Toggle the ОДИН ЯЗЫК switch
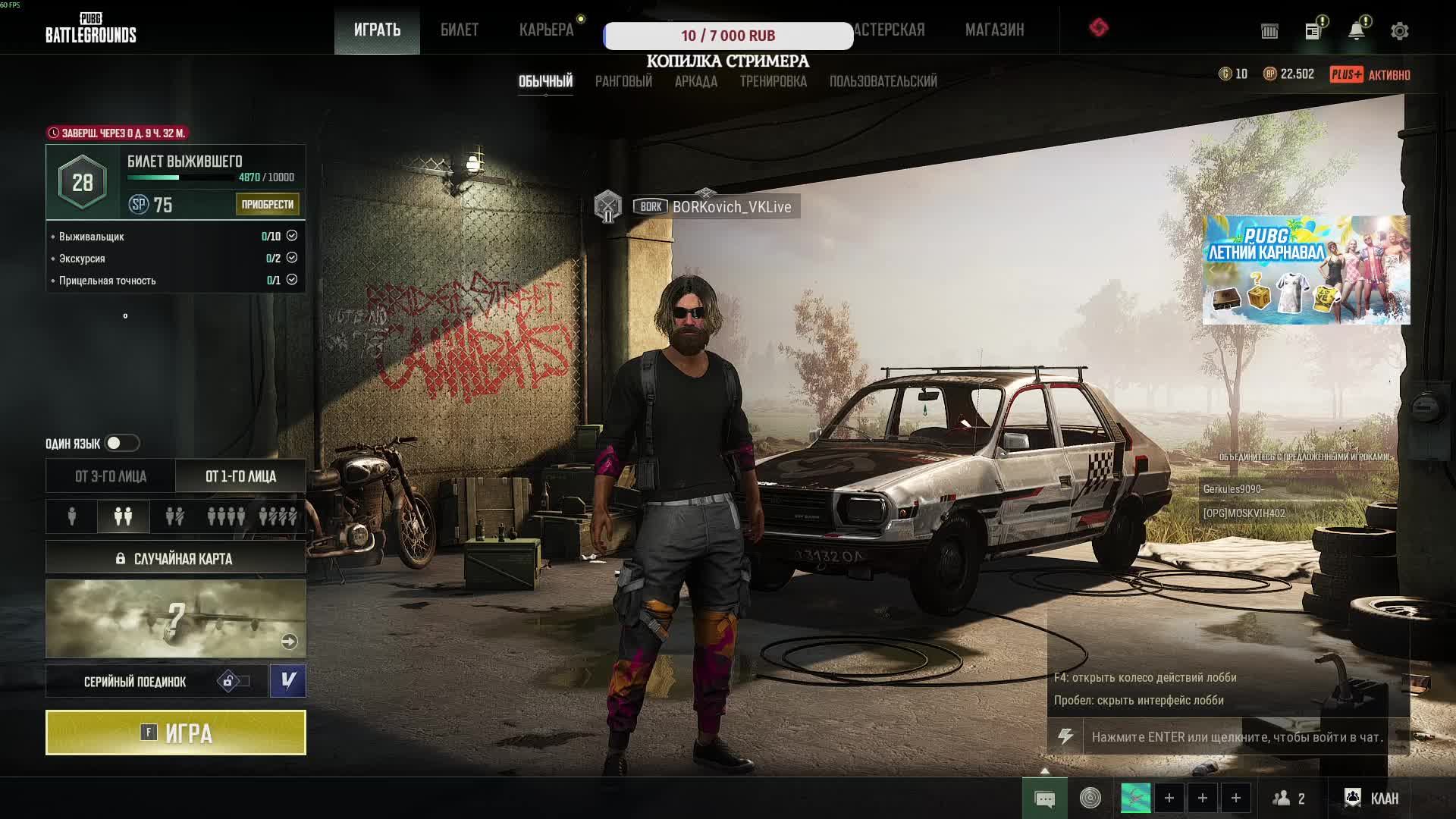 click(x=122, y=443)
